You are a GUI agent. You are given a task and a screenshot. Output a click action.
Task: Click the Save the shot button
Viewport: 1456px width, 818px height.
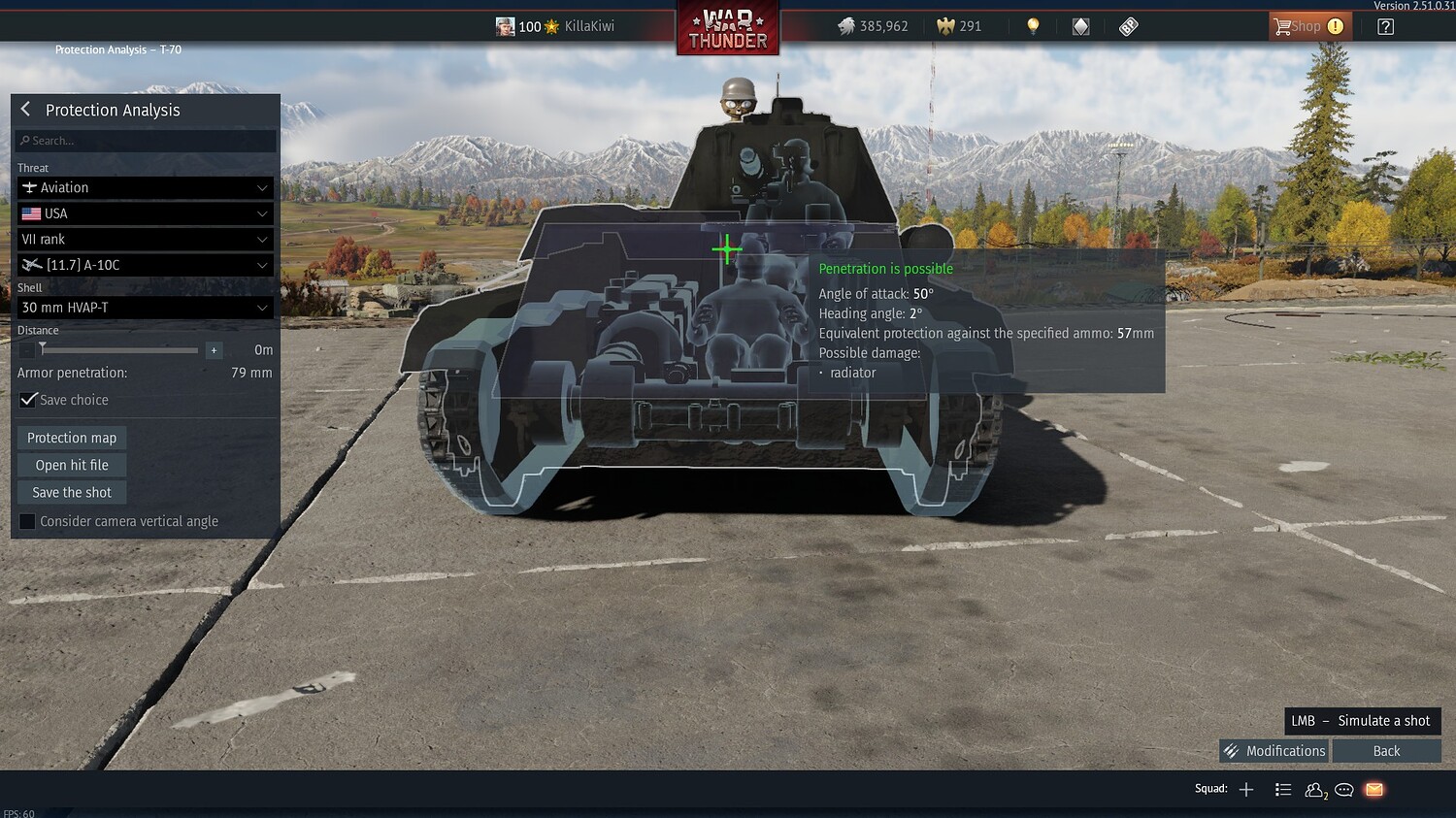coord(71,492)
